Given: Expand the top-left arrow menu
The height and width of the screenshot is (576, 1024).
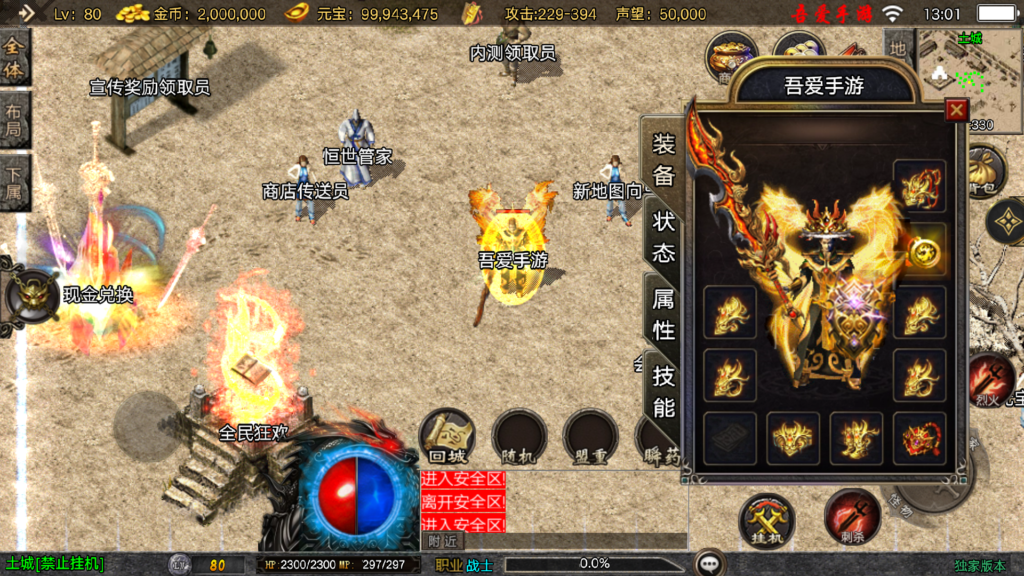Looking at the screenshot, I should click(x=26, y=13).
